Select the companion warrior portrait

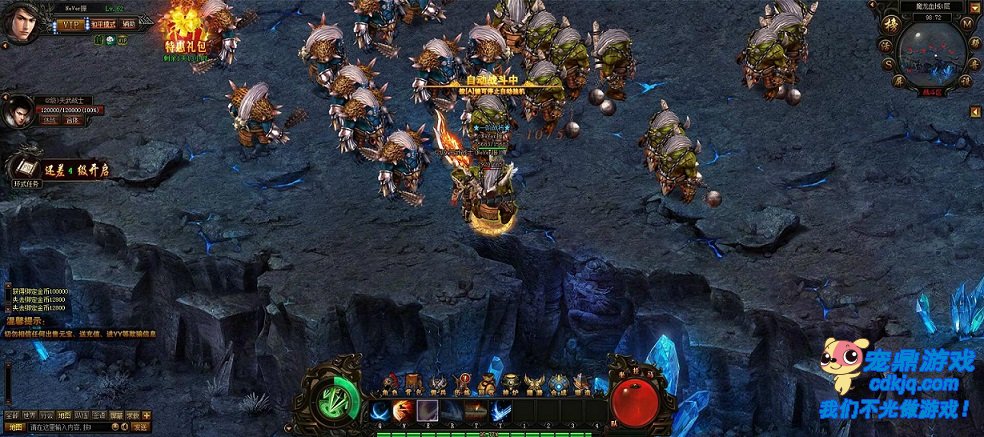click(17, 111)
